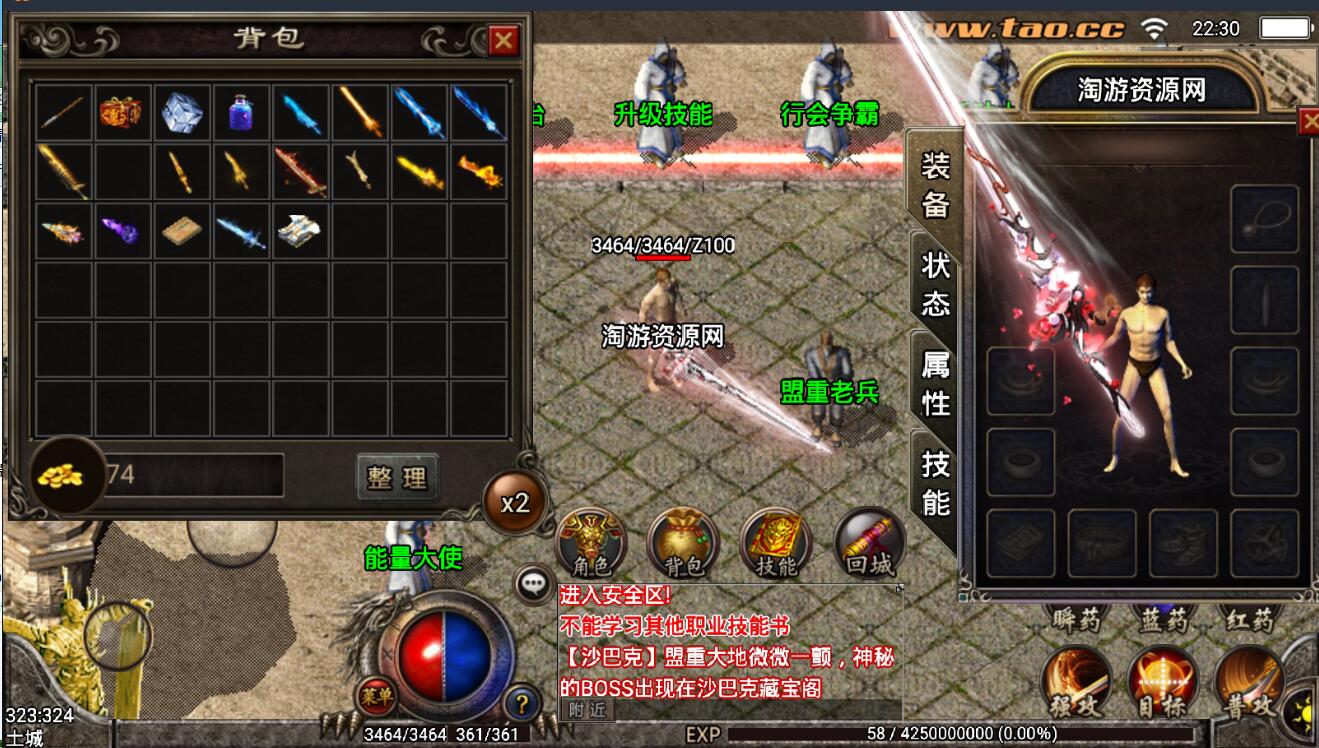Screen dimensions: 1319x748
Task: Close the character equipment panel
Action: pos(1308,122)
